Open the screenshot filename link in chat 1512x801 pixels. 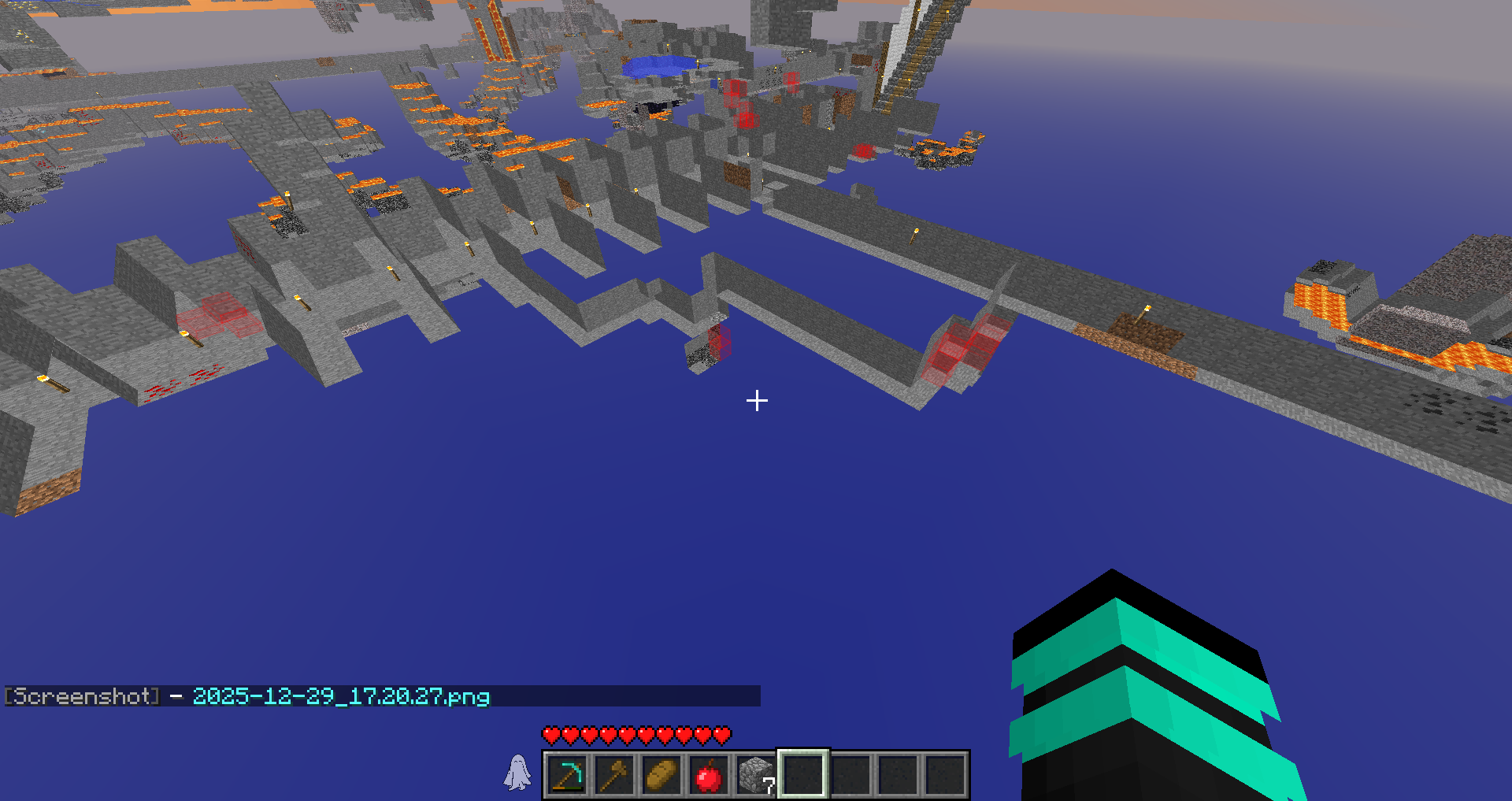coord(341,696)
